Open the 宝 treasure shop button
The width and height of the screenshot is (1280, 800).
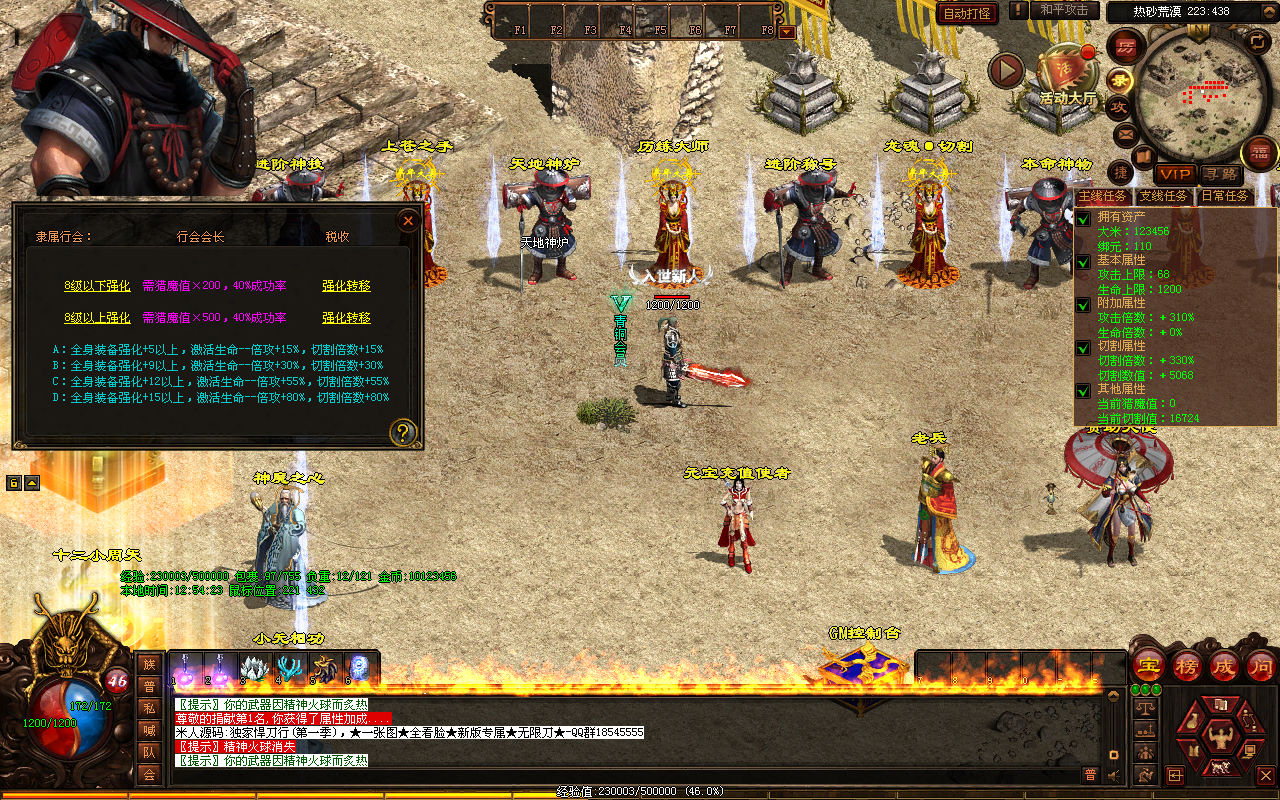pos(1148,666)
